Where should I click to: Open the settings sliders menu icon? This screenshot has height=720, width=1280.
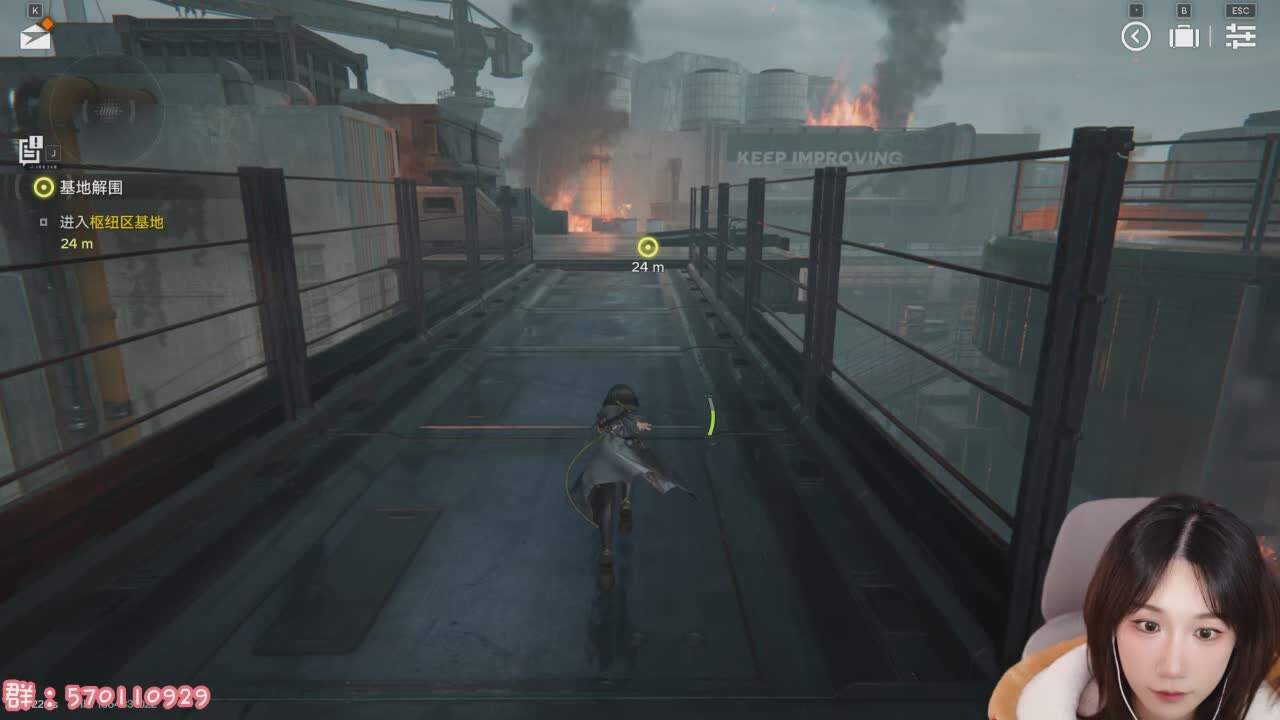tap(1240, 37)
